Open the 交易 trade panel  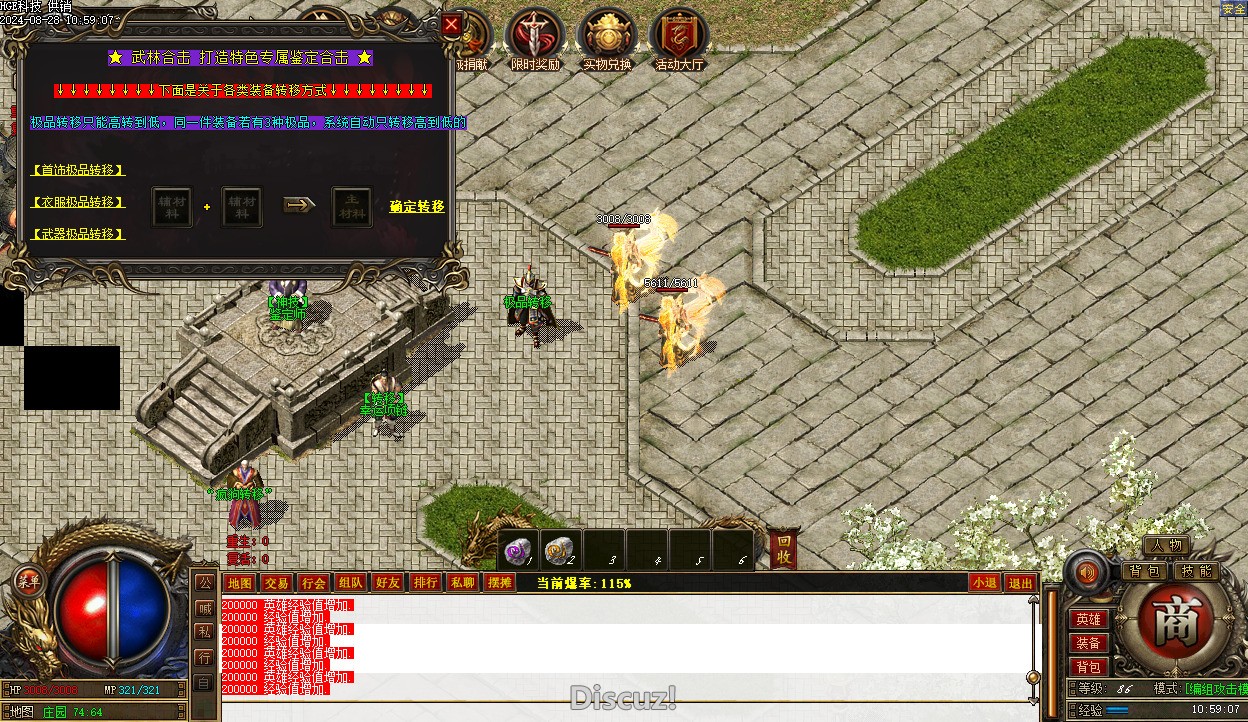point(276,583)
